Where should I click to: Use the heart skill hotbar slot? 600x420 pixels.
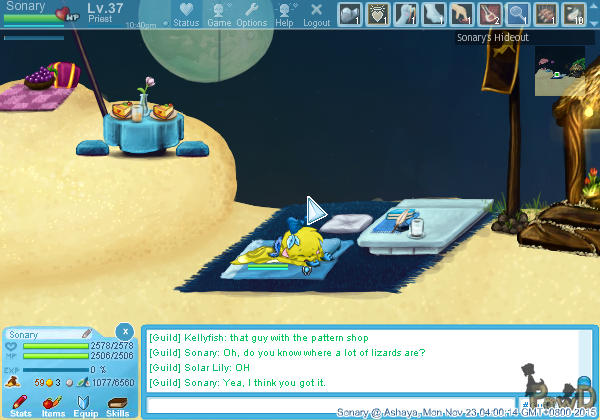(378, 14)
